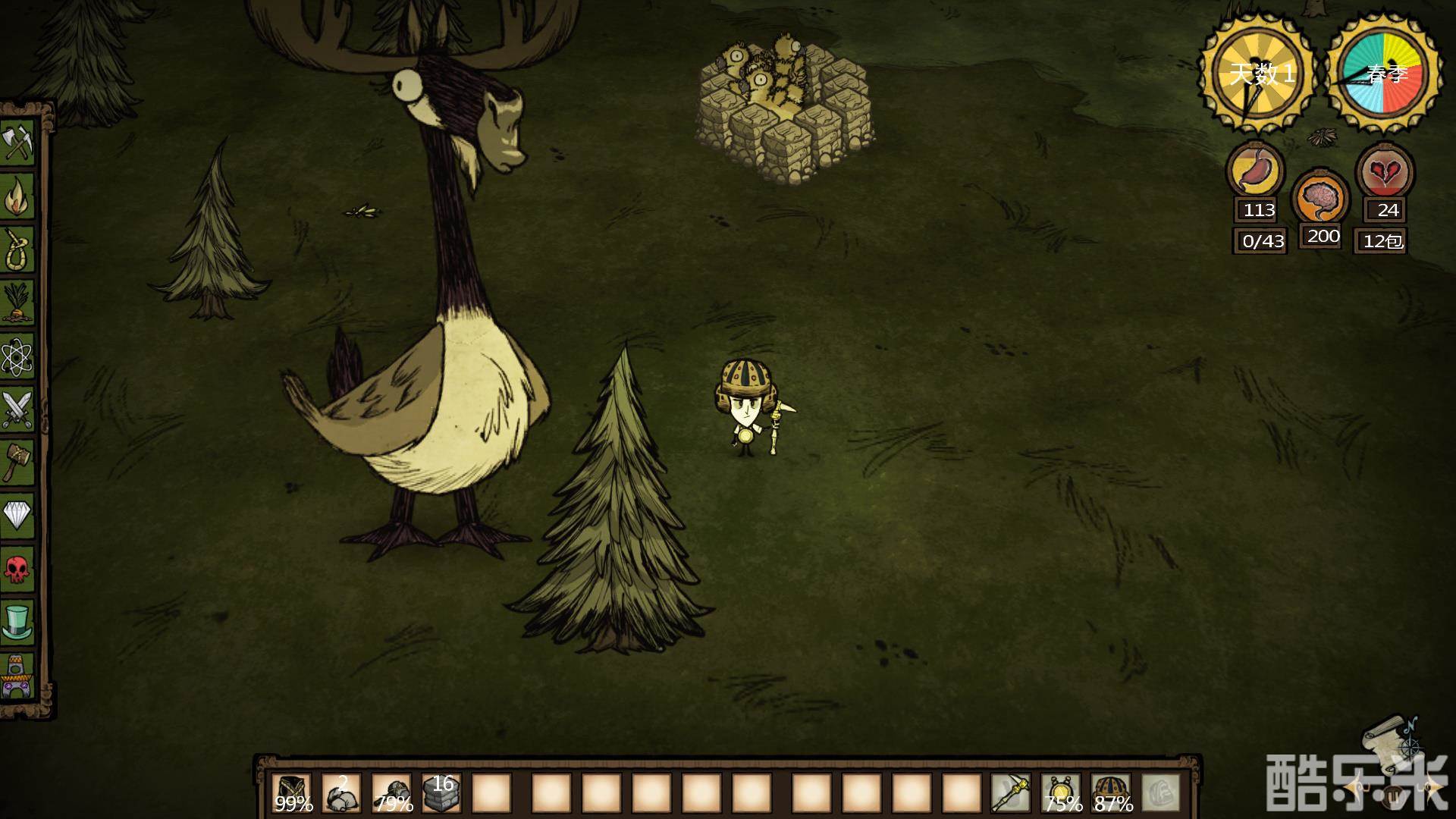The width and height of the screenshot is (1456, 819).
Task: Open the Light crafting tab with flame icon
Action: click(17, 196)
